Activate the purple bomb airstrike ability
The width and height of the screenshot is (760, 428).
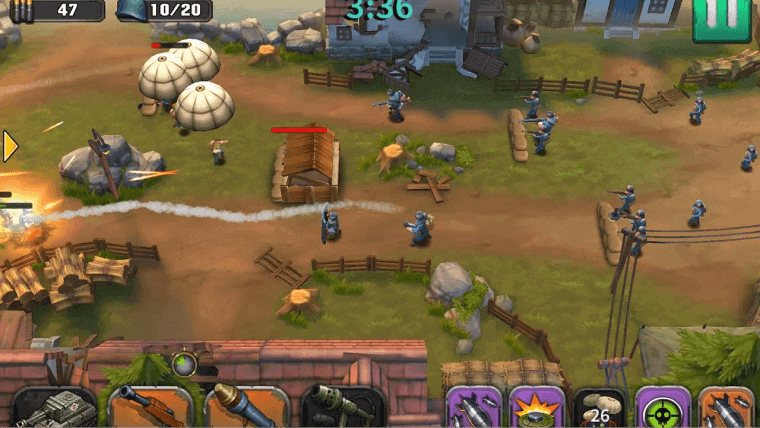[x=473, y=408]
